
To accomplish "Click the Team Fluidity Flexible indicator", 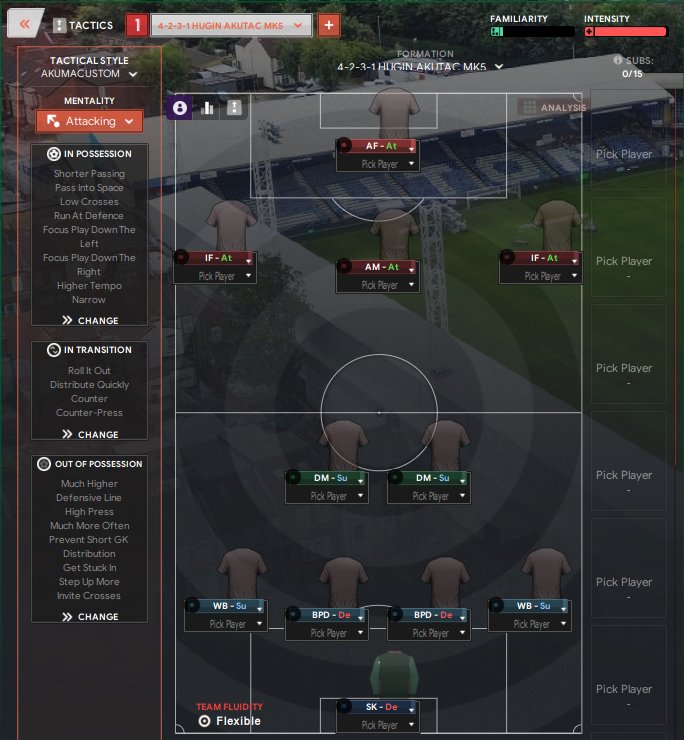I will 230,720.
